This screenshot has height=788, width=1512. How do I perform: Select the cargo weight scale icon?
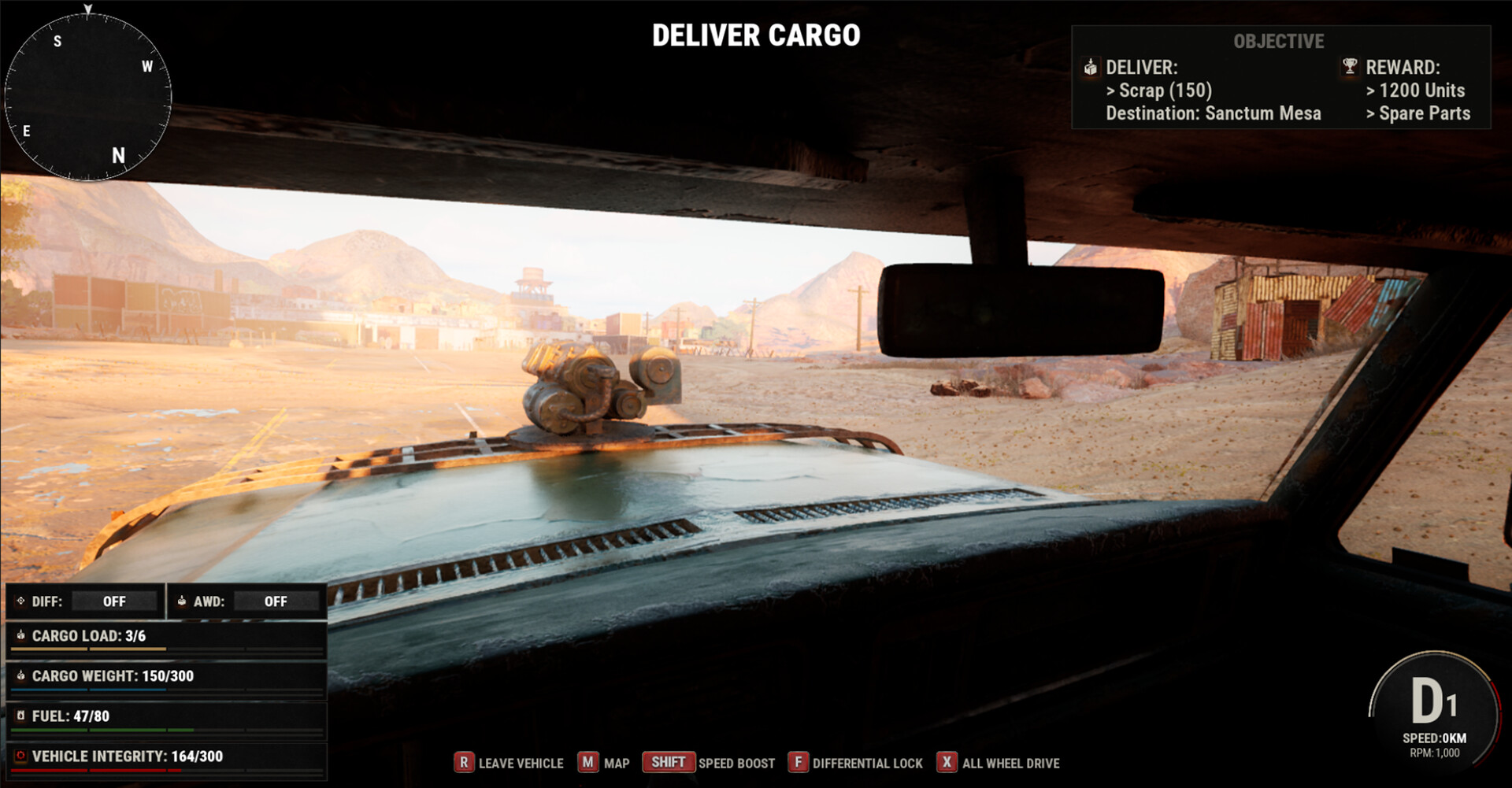22,676
